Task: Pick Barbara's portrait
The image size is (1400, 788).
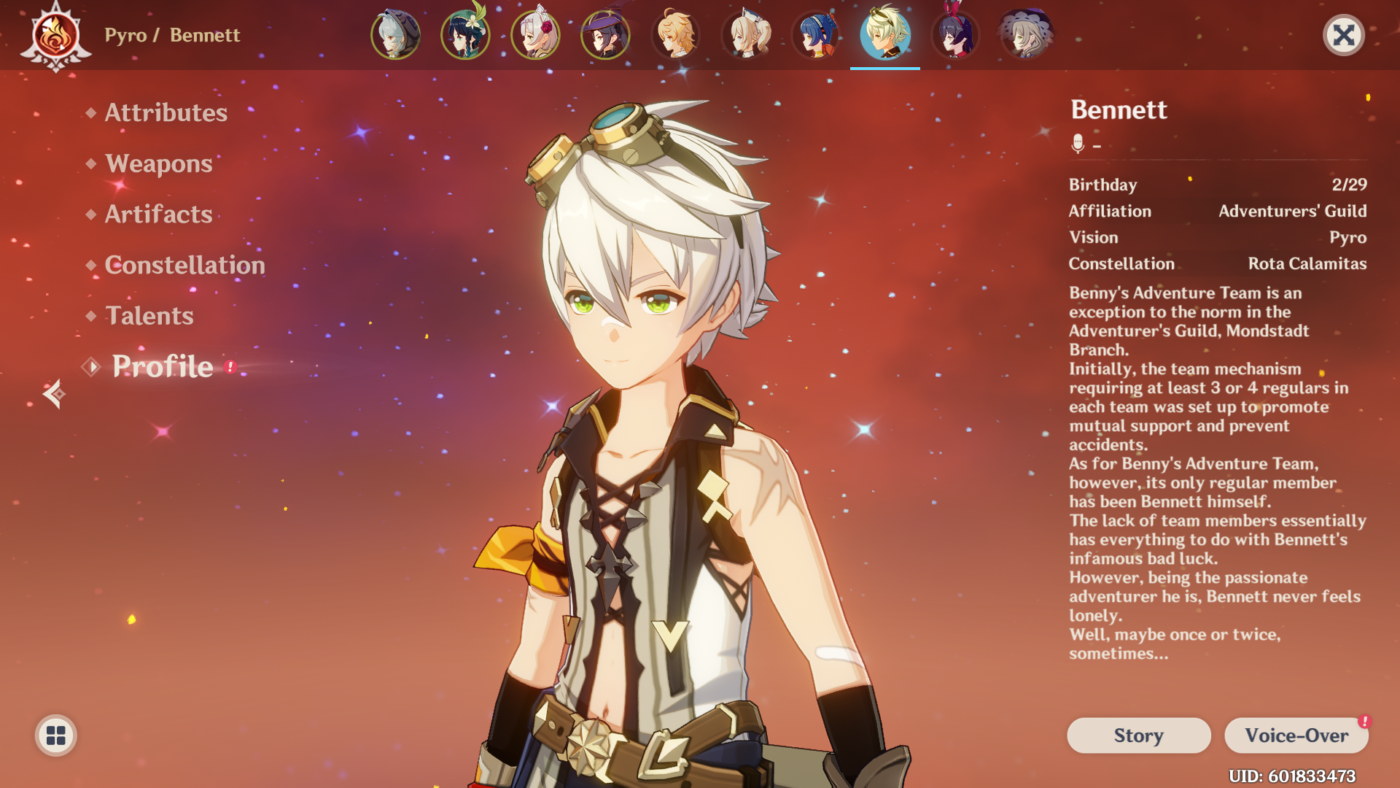Action: point(745,36)
